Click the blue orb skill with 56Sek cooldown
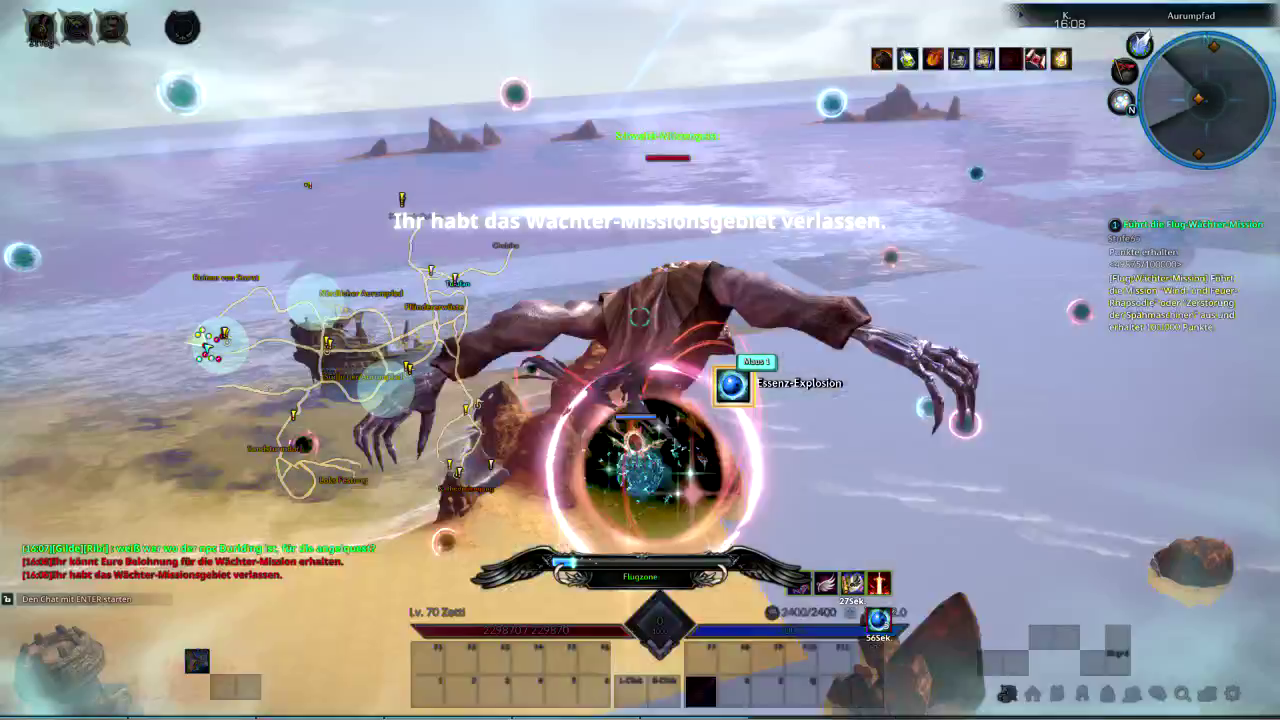The image size is (1280, 720). click(878, 620)
